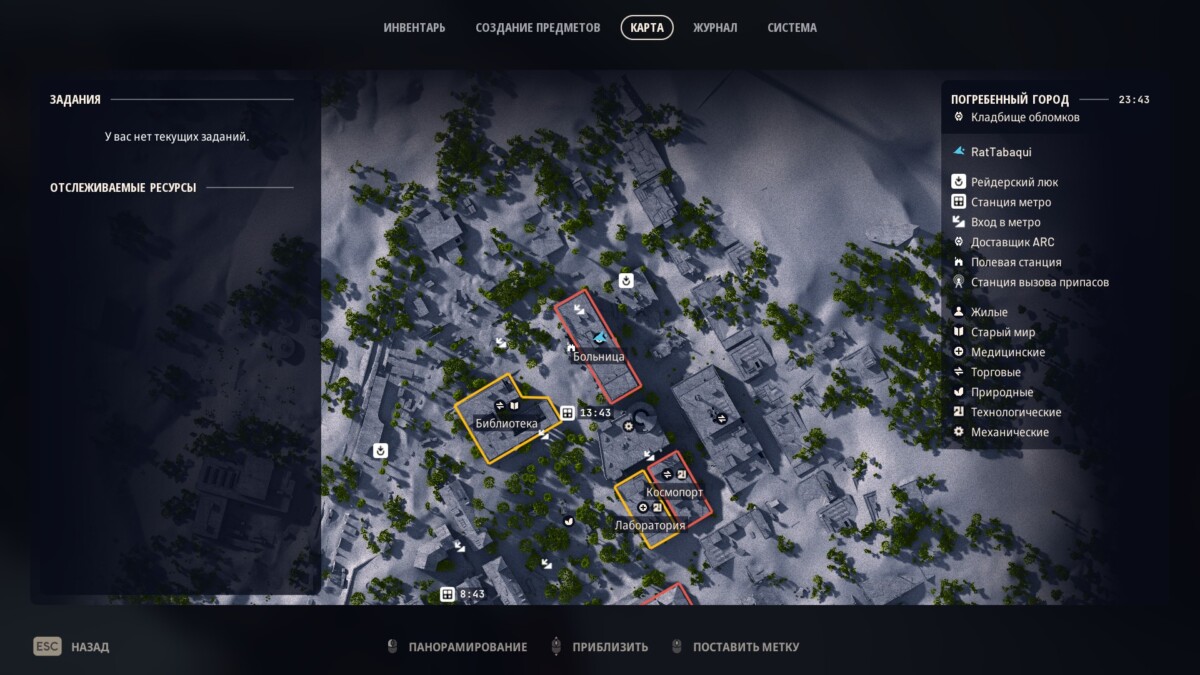1200x675 pixels.
Task: Toggle the Медицинские legend filter
Action: click(x=1007, y=352)
